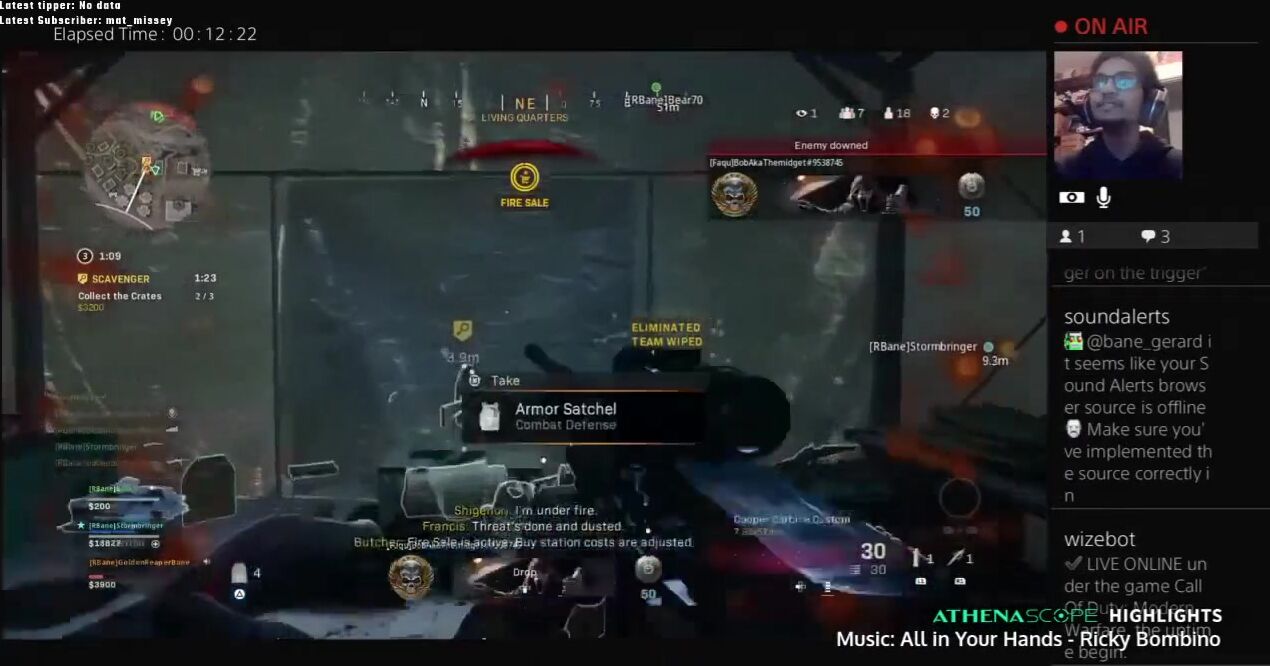Open the stream comment count
The image size is (1270, 666).
pyautogui.click(x=1155, y=237)
